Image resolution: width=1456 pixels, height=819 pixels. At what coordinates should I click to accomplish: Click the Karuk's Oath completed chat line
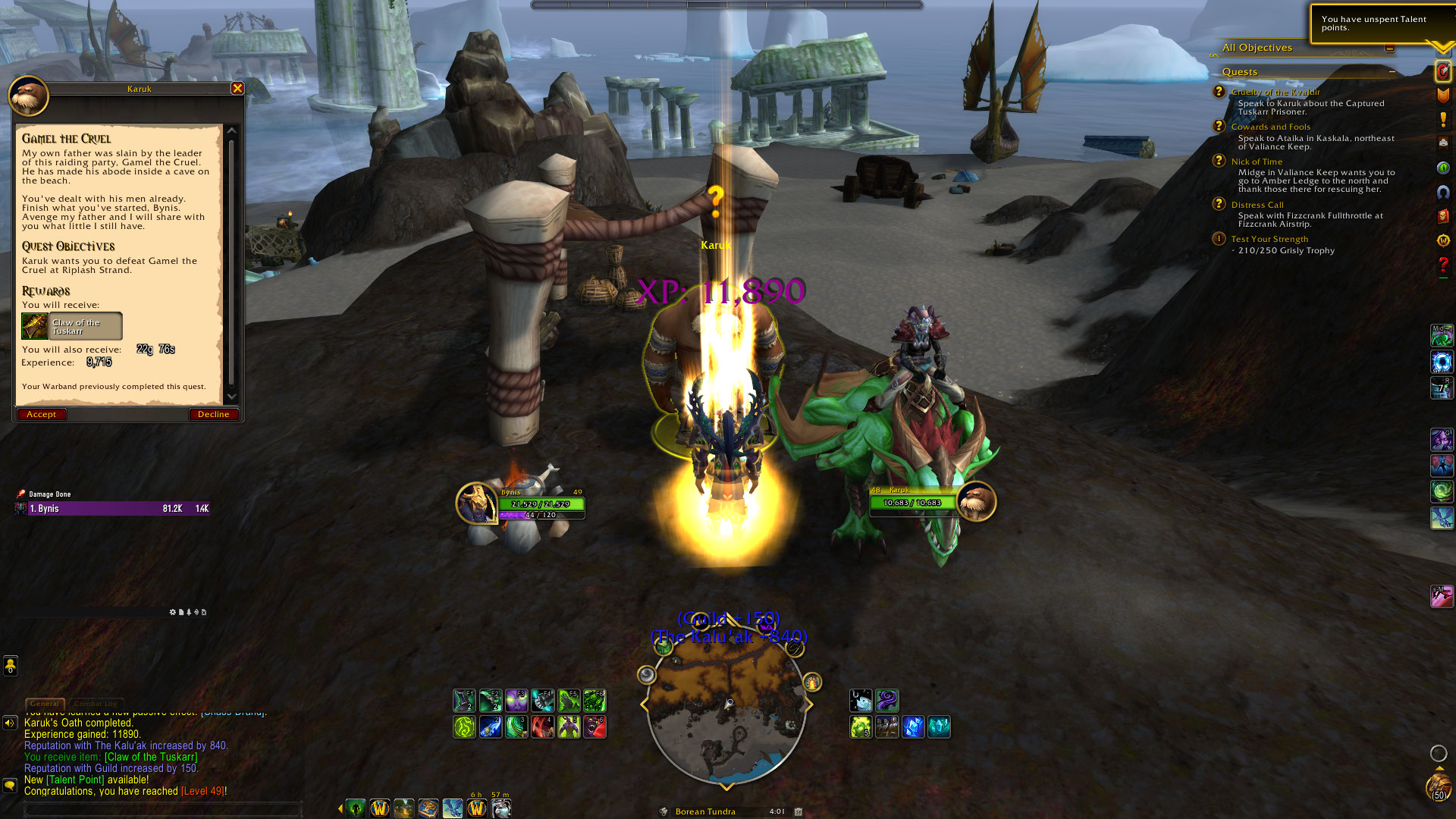78,723
